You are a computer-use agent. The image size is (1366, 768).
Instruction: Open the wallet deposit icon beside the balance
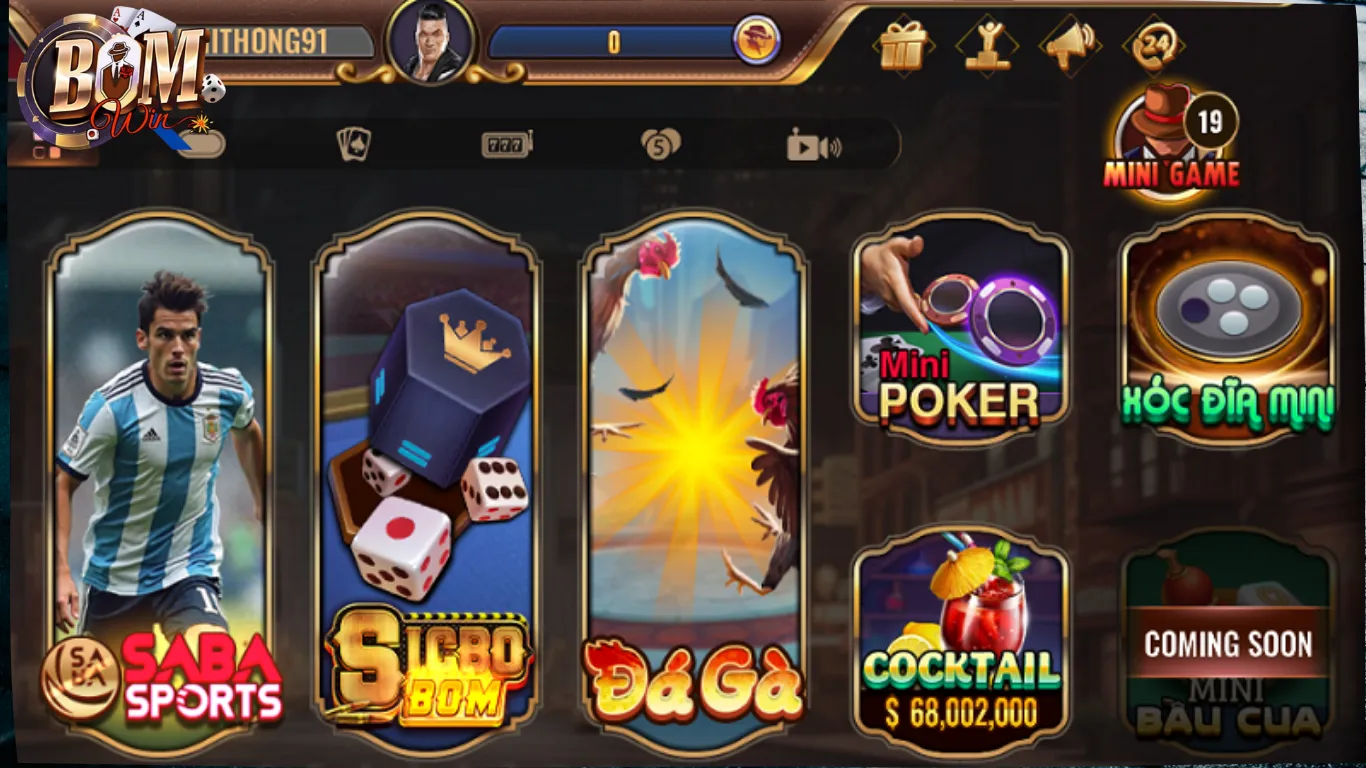pyautogui.click(x=758, y=38)
